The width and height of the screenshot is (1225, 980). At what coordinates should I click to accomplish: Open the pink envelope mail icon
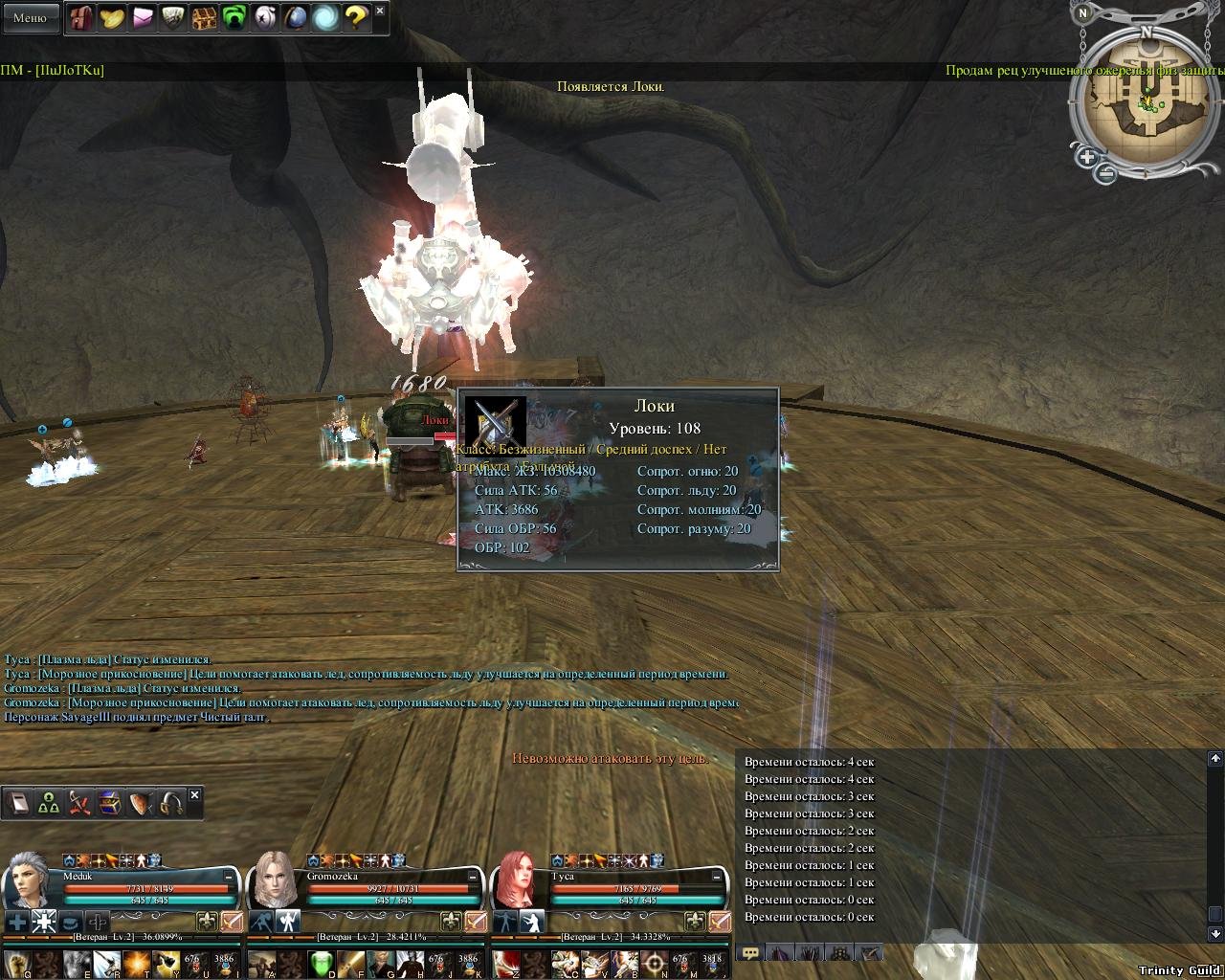point(143,18)
